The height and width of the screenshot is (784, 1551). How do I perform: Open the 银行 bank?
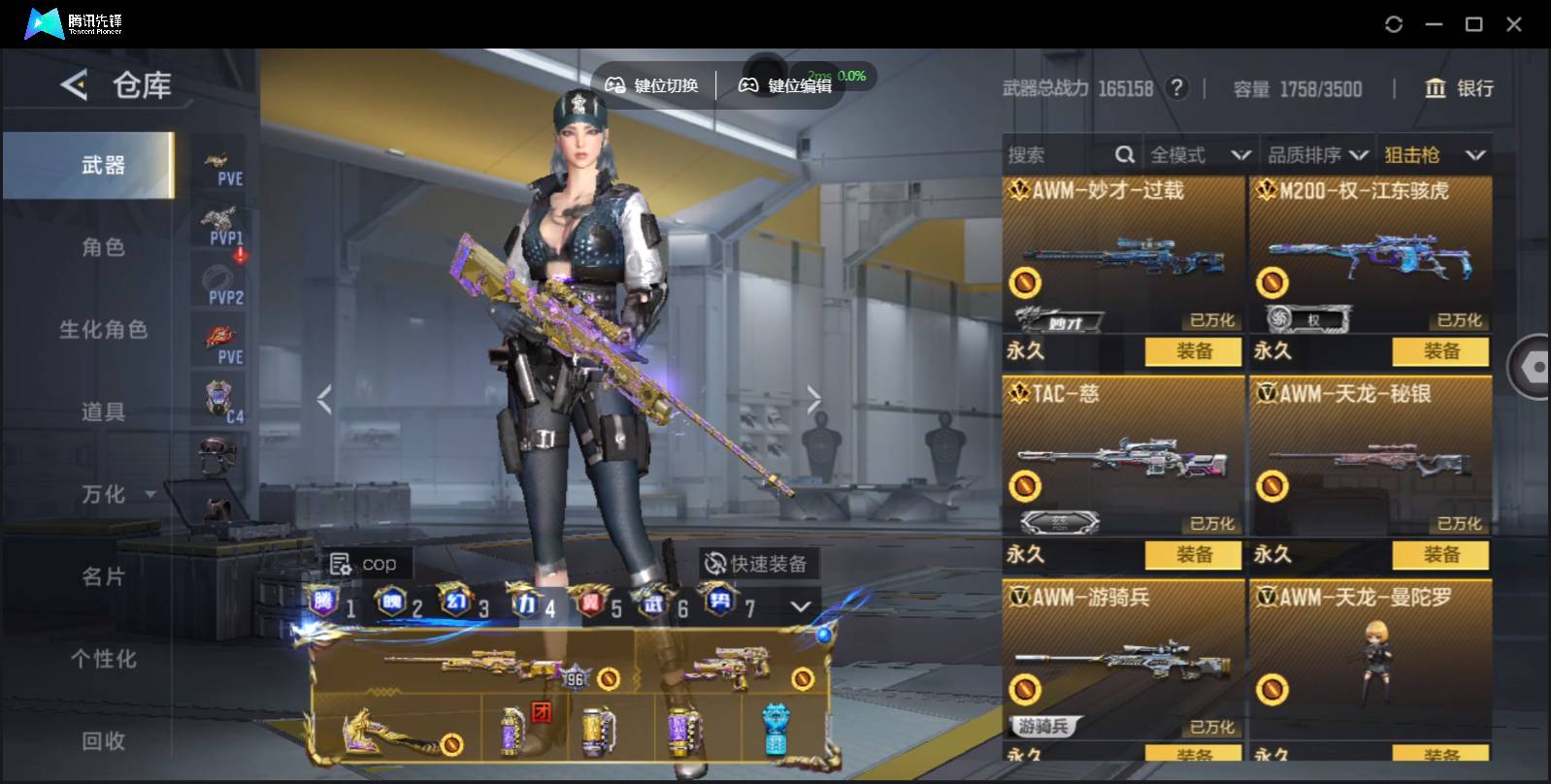(1459, 88)
